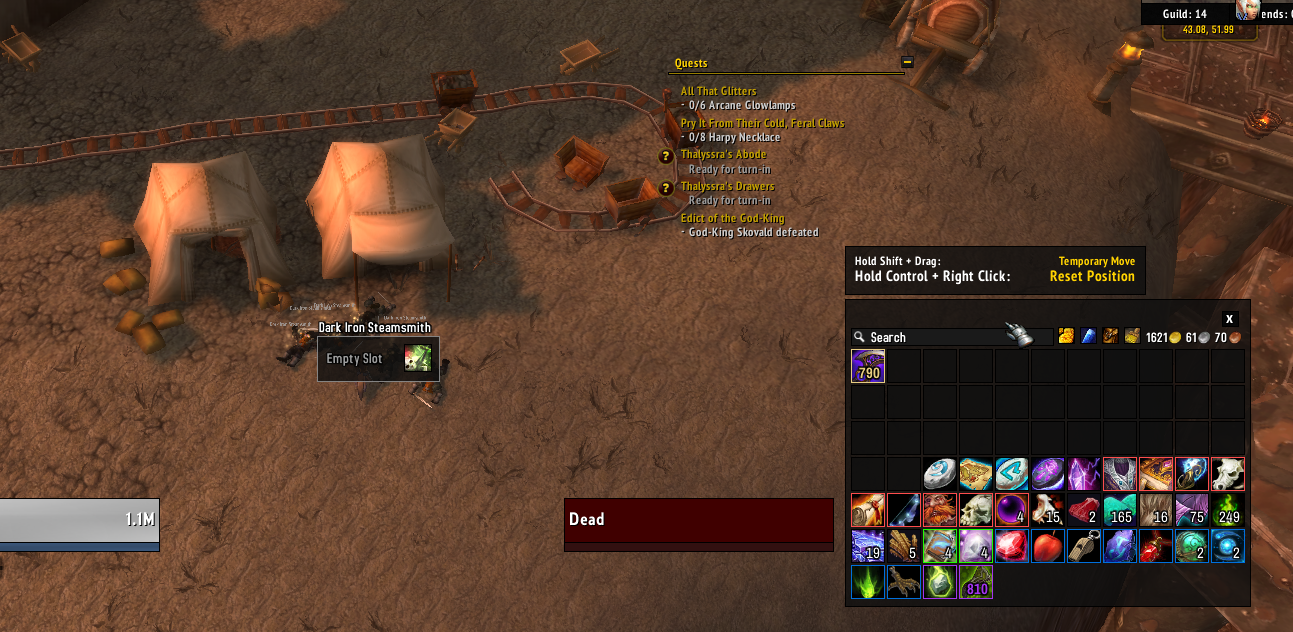Use the whistle item in the bag
The image size is (1293, 632).
pos(1083,546)
